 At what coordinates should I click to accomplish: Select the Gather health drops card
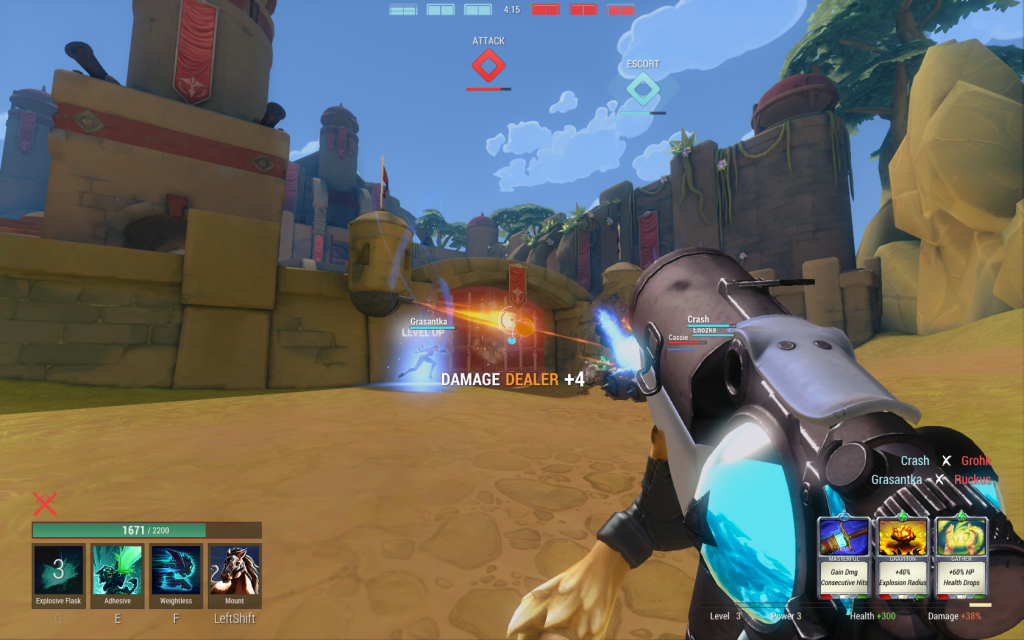coord(962,557)
